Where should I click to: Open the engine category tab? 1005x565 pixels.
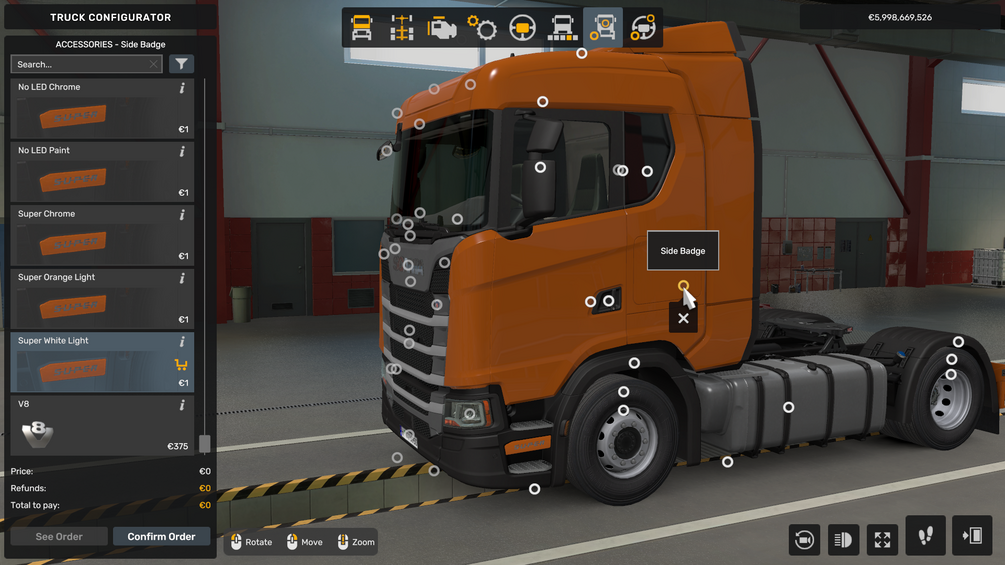(x=442, y=28)
